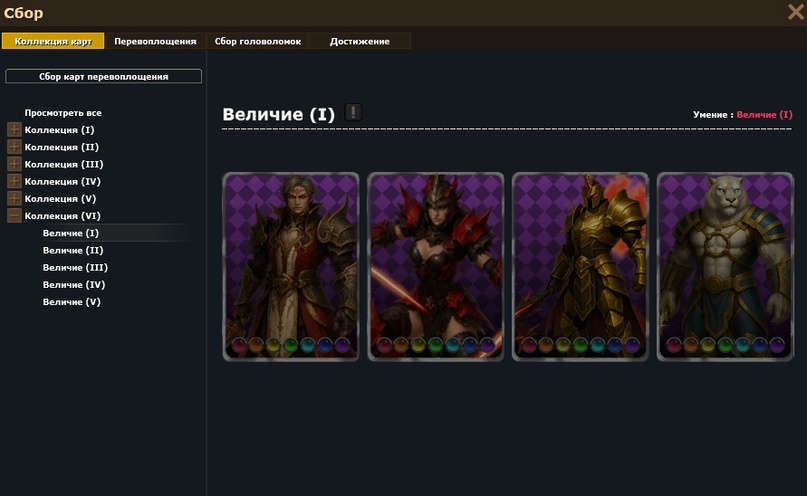This screenshot has height=496, width=807.
Task: Click the exclamation info icon beside Величие (I)
Action: pyautogui.click(x=353, y=112)
